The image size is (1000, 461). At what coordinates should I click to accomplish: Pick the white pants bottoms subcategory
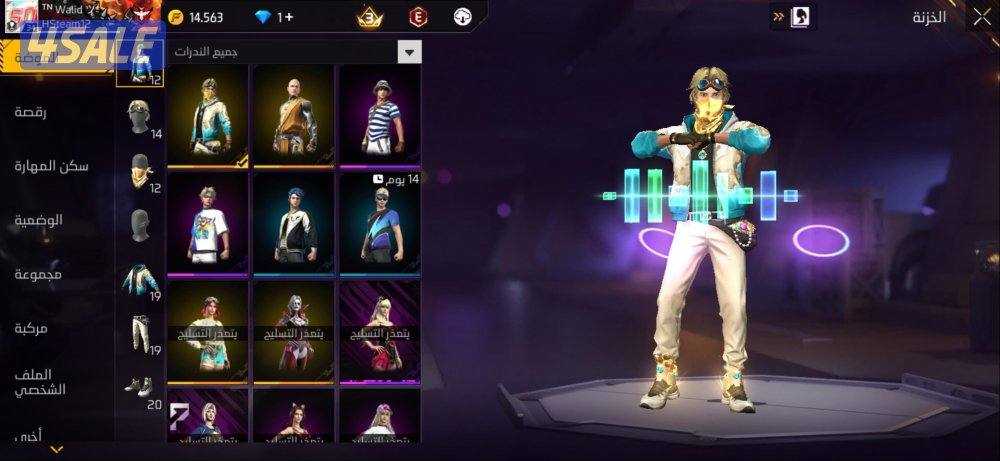[140, 333]
